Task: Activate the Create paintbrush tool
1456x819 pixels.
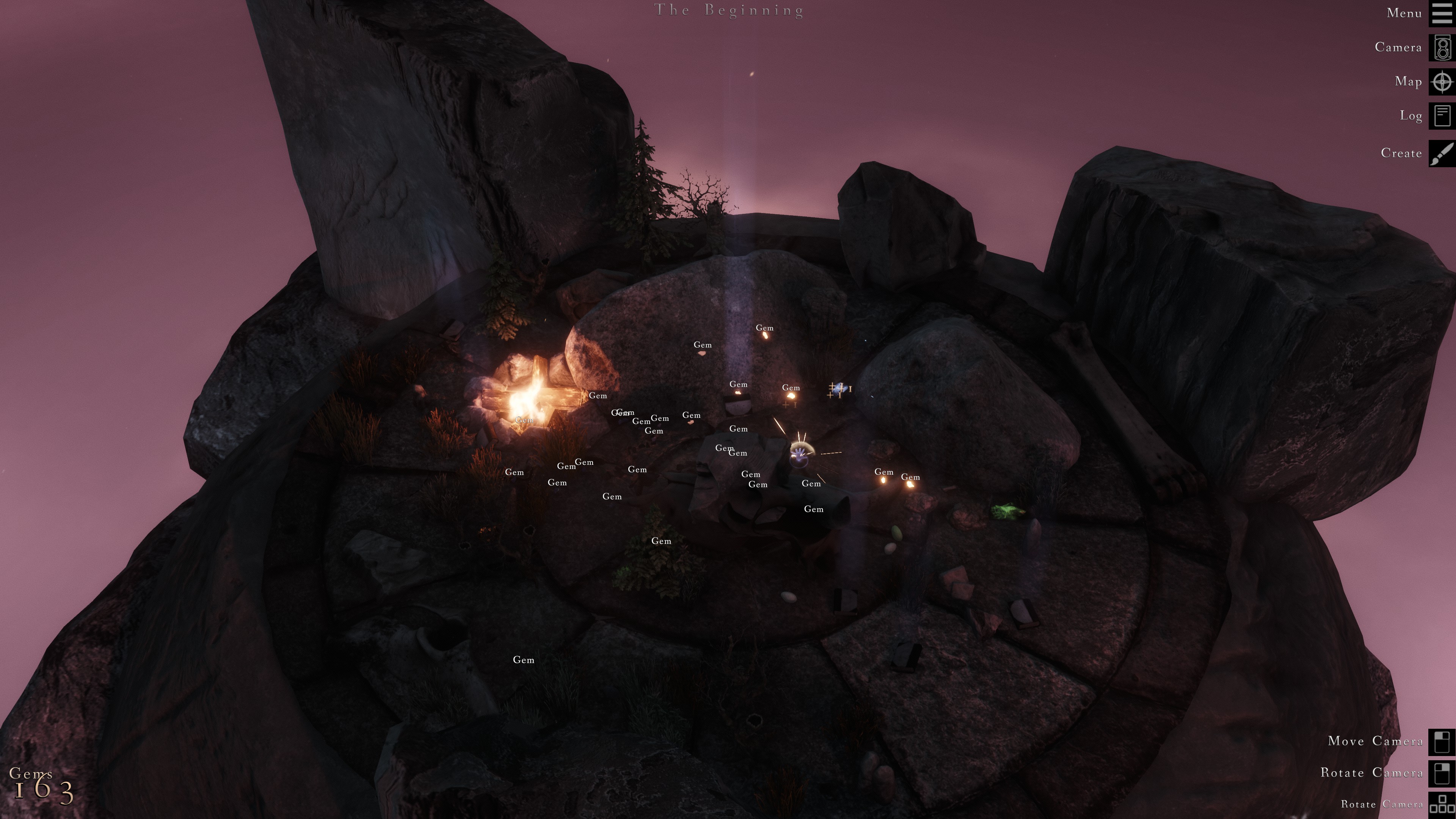Action: pyautogui.click(x=1442, y=153)
